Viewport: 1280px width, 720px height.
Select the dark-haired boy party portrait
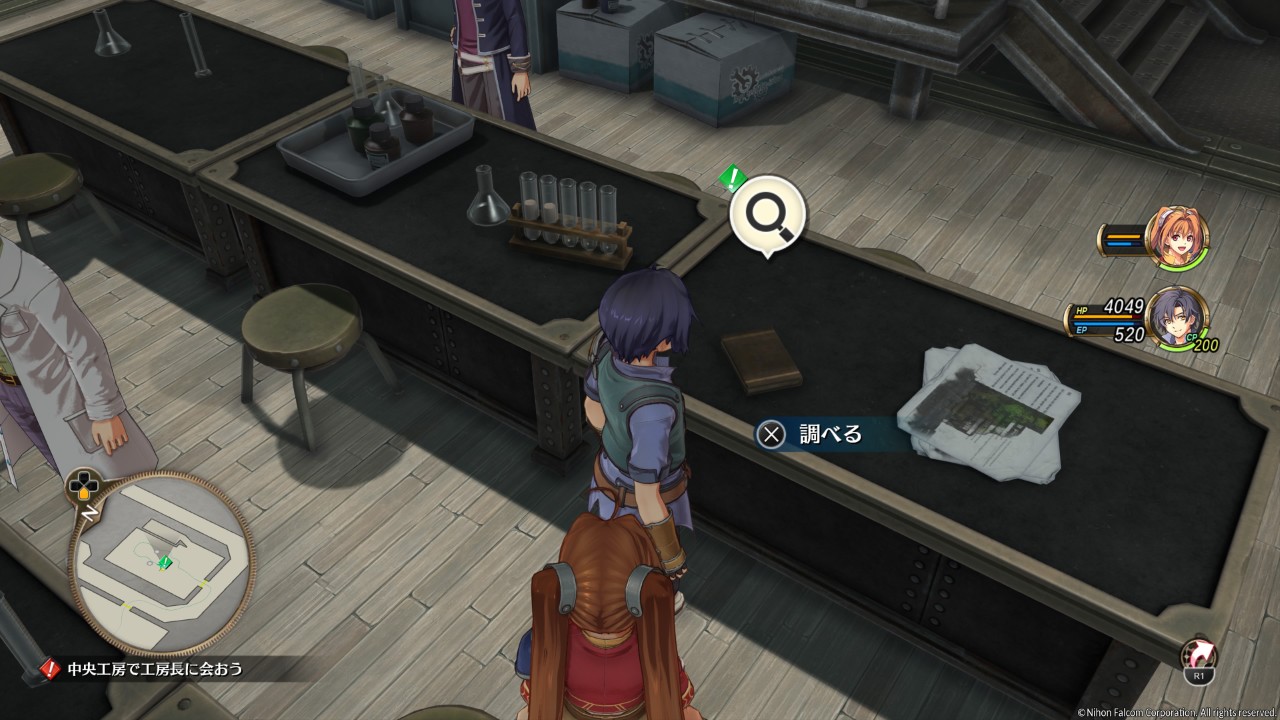[x=1177, y=318]
